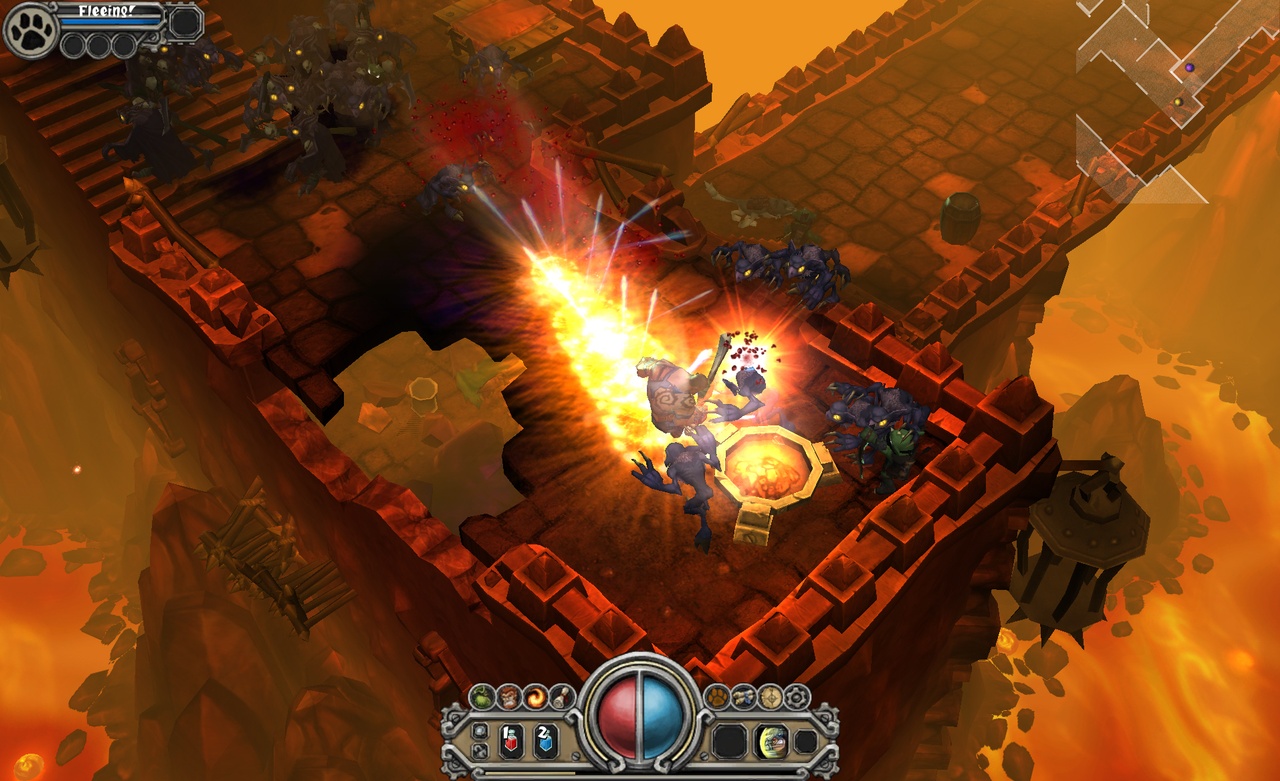
Task: Click the lower swap-arrows slot beside the potions
Action: 479,750
